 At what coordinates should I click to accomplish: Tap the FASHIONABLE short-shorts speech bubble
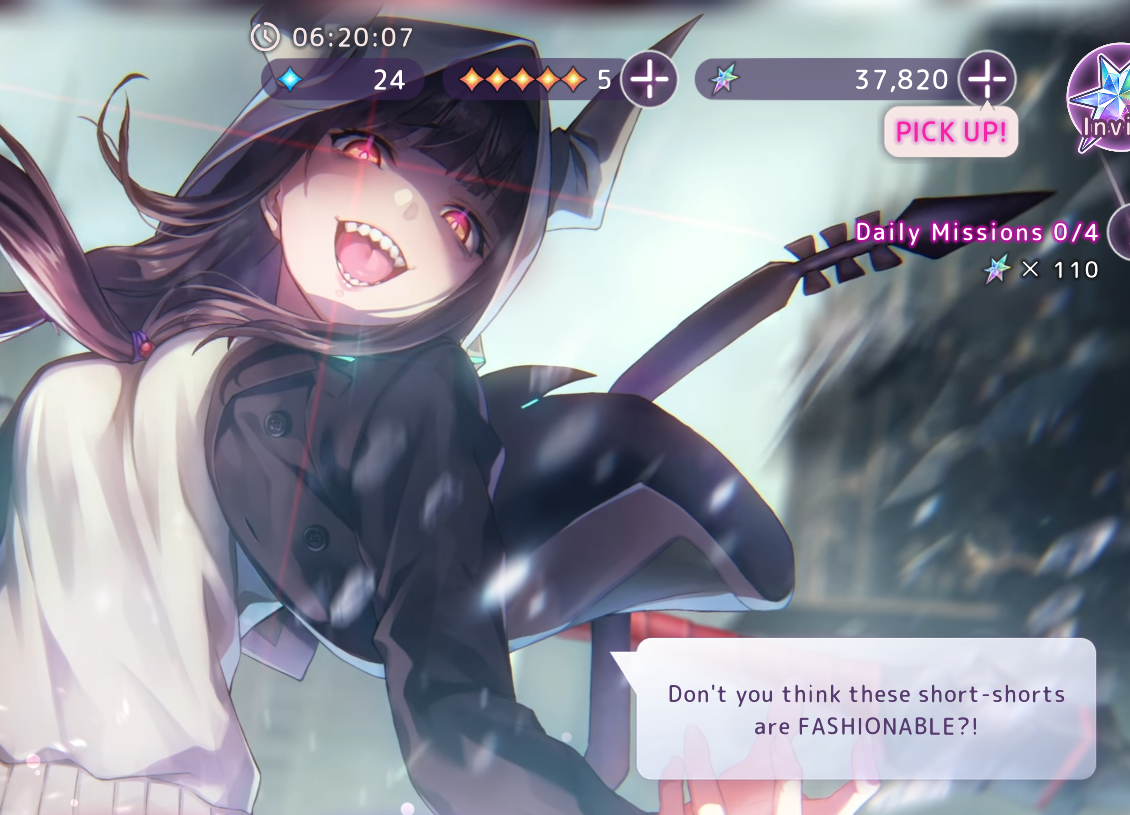click(x=866, y=709)
